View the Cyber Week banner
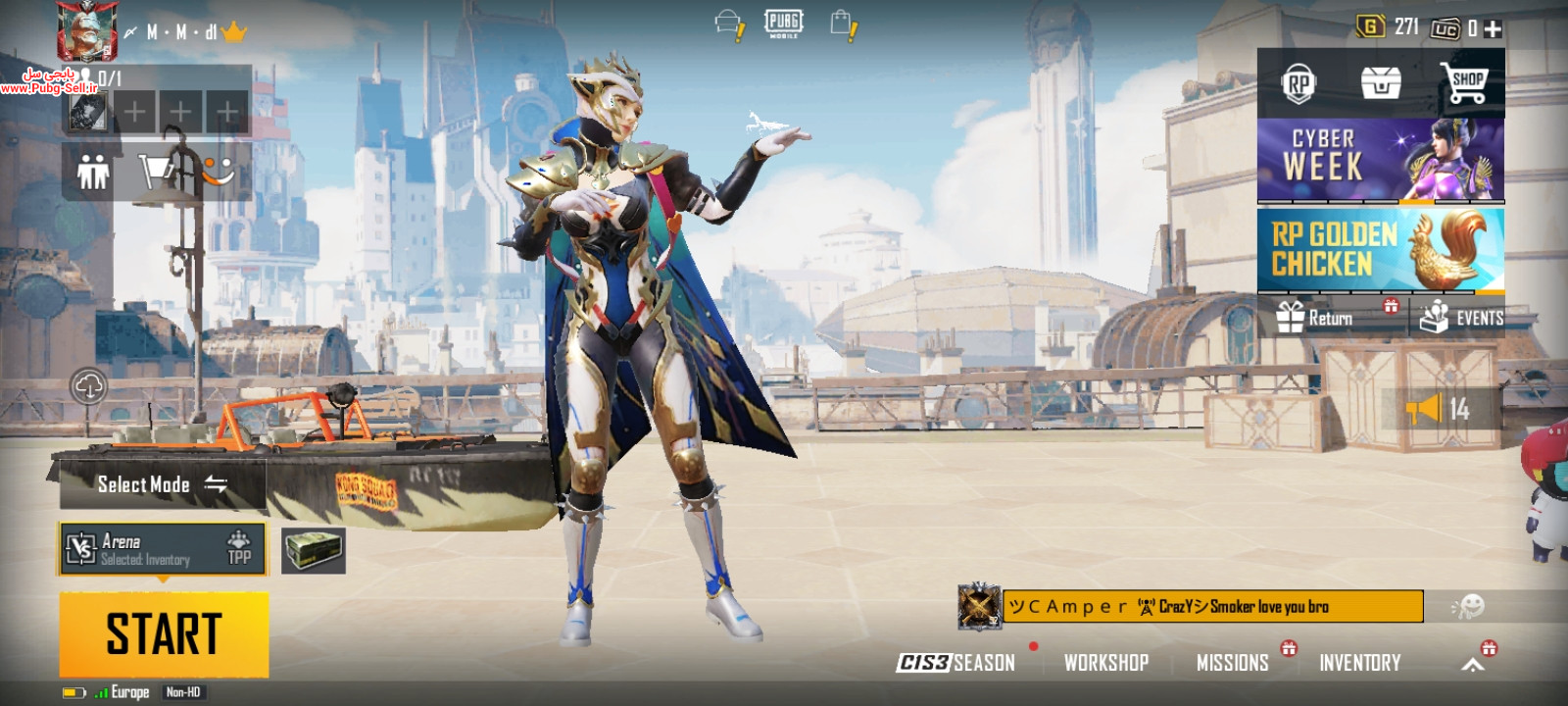The width and height of the screenshot is (1568, 706). tap(1380, 160)
